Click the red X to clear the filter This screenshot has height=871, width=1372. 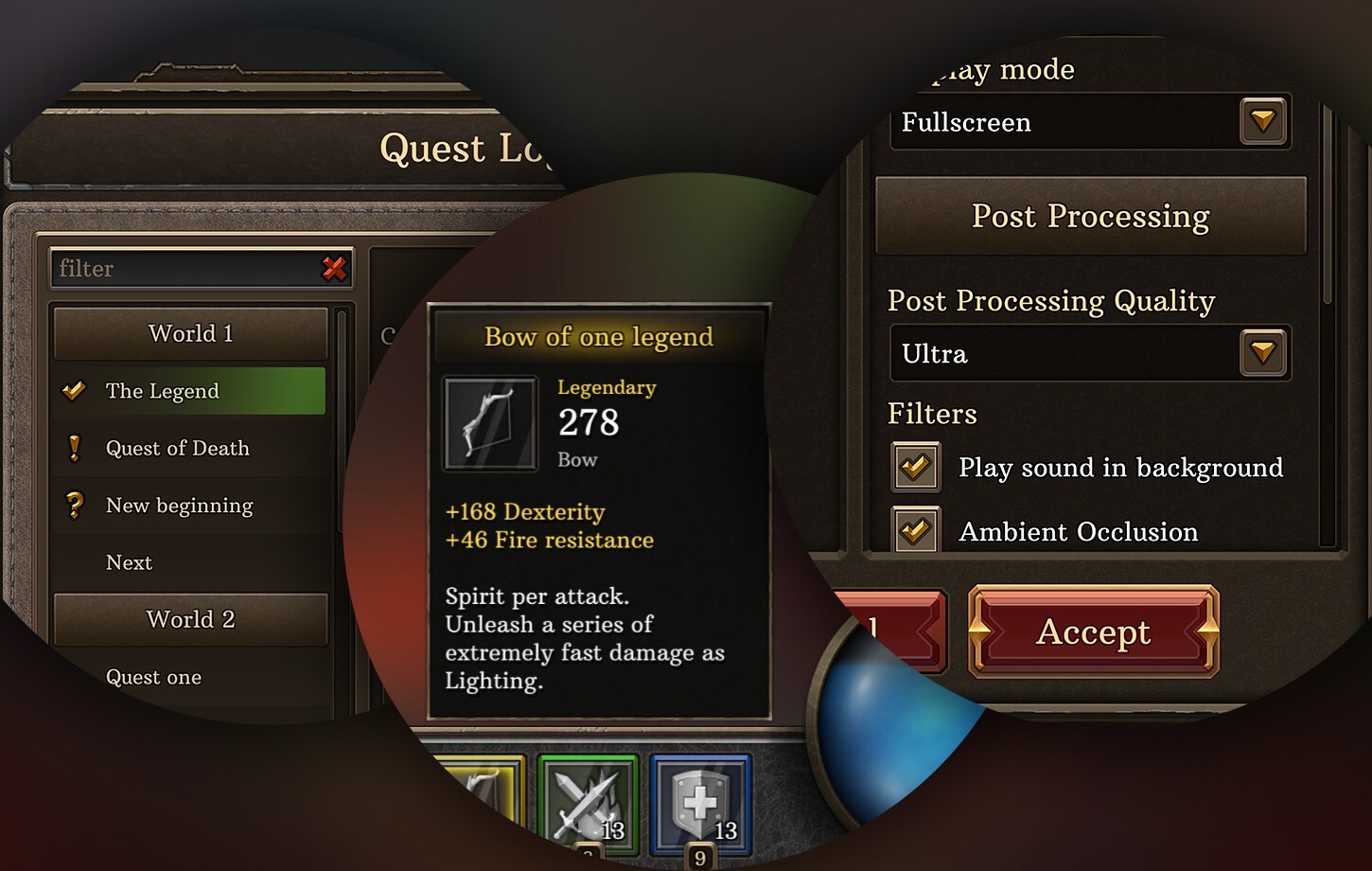(x=333, y=269)
